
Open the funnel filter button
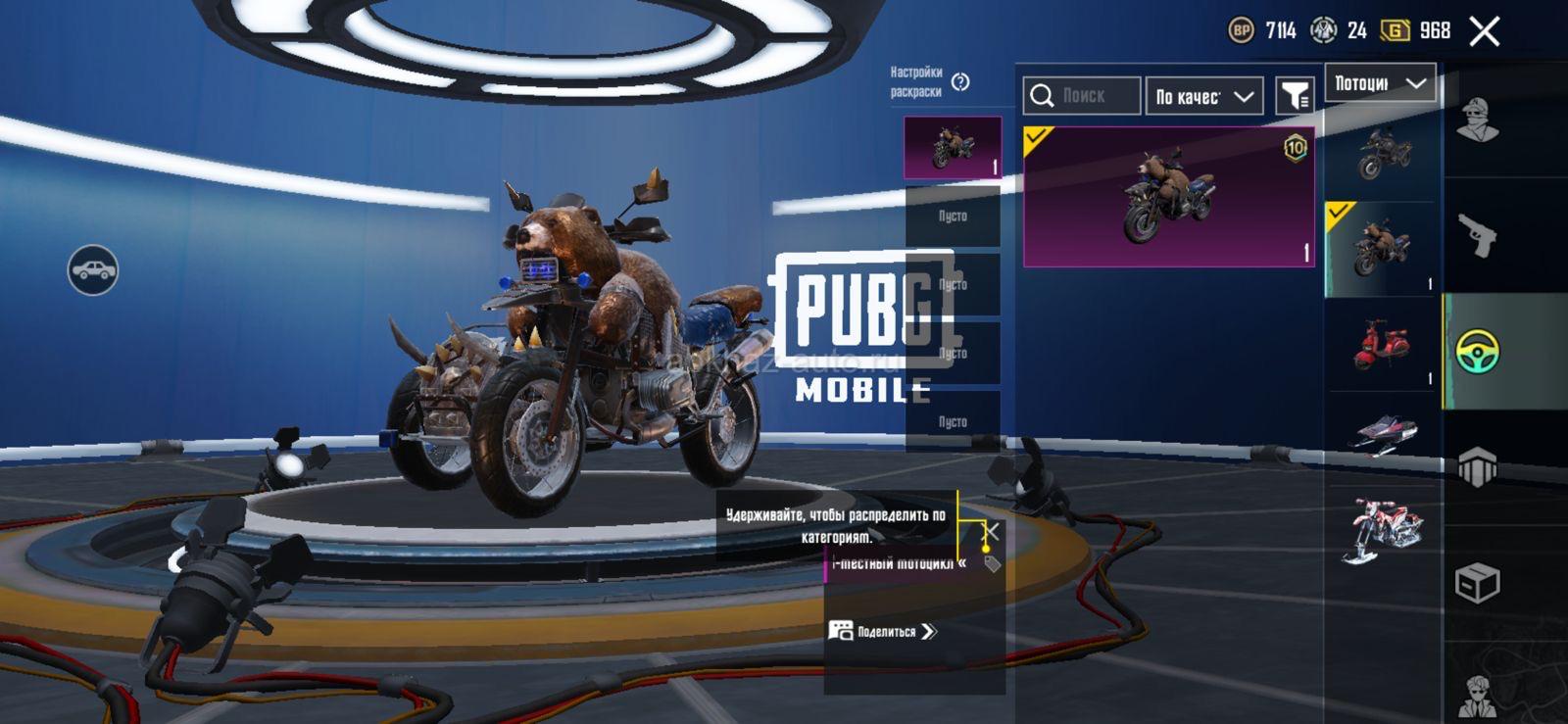coord(1295,96)
